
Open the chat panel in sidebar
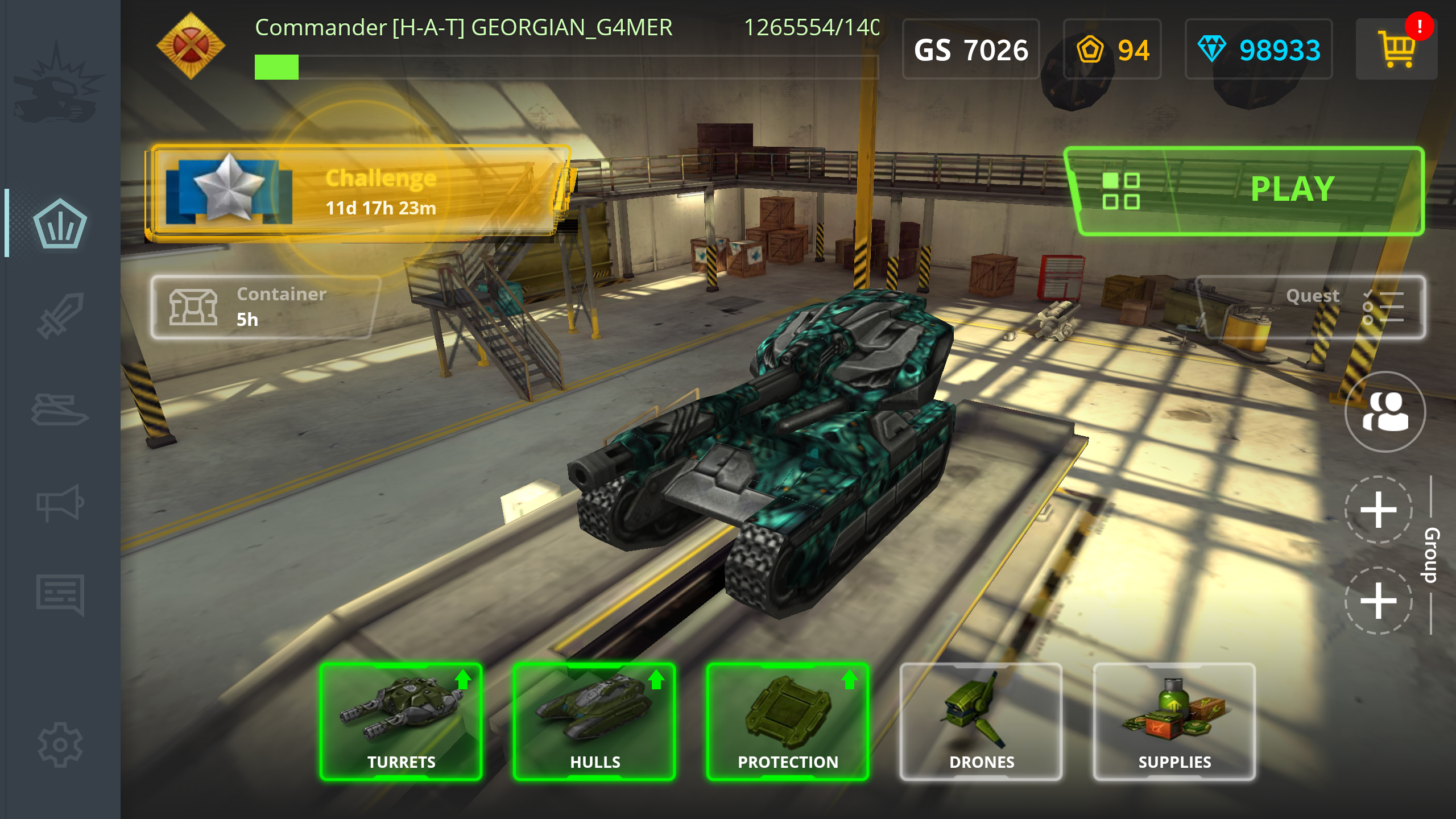tap(60, 594)
